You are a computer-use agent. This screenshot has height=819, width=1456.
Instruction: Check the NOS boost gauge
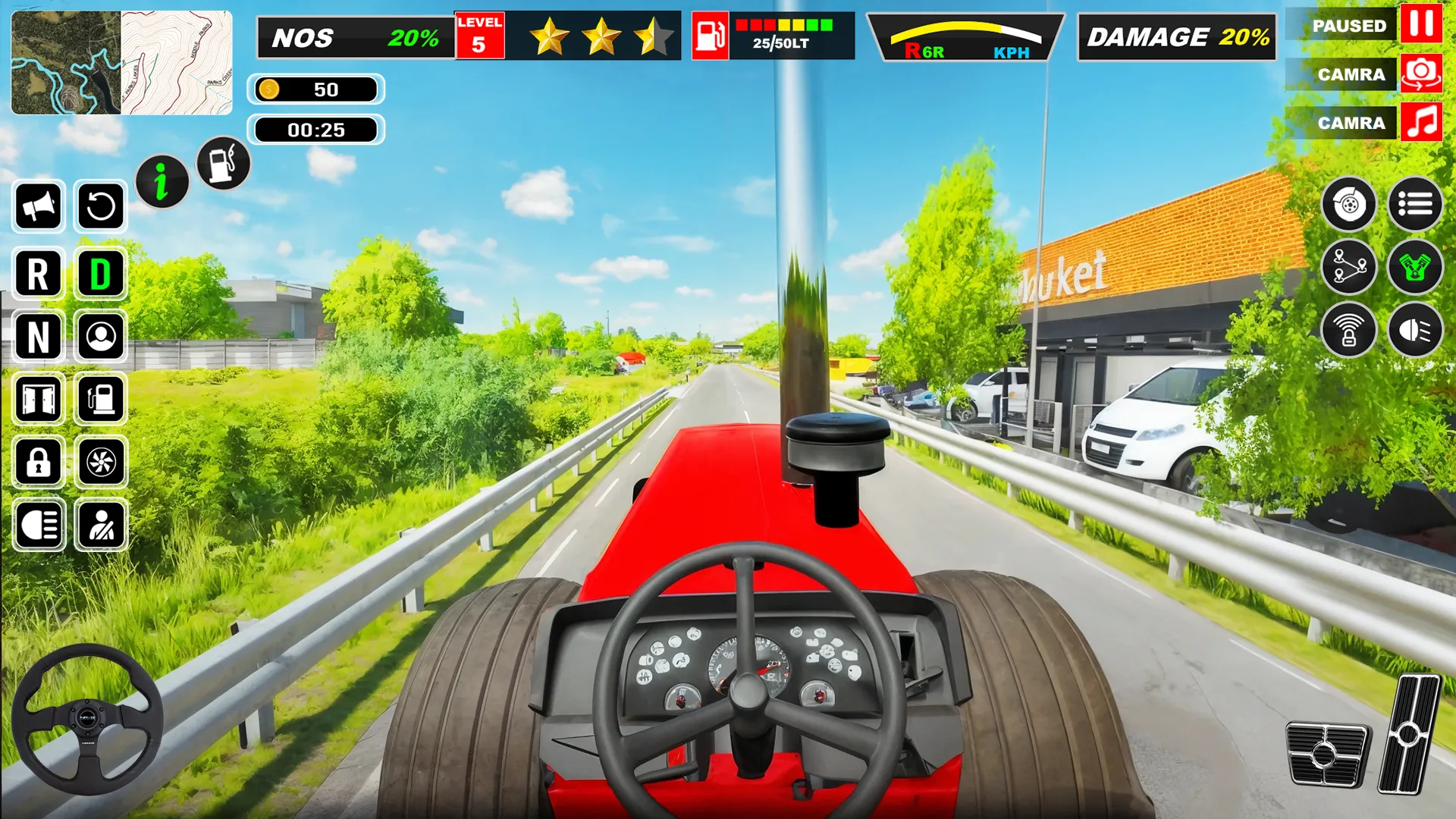pos(353,36)
